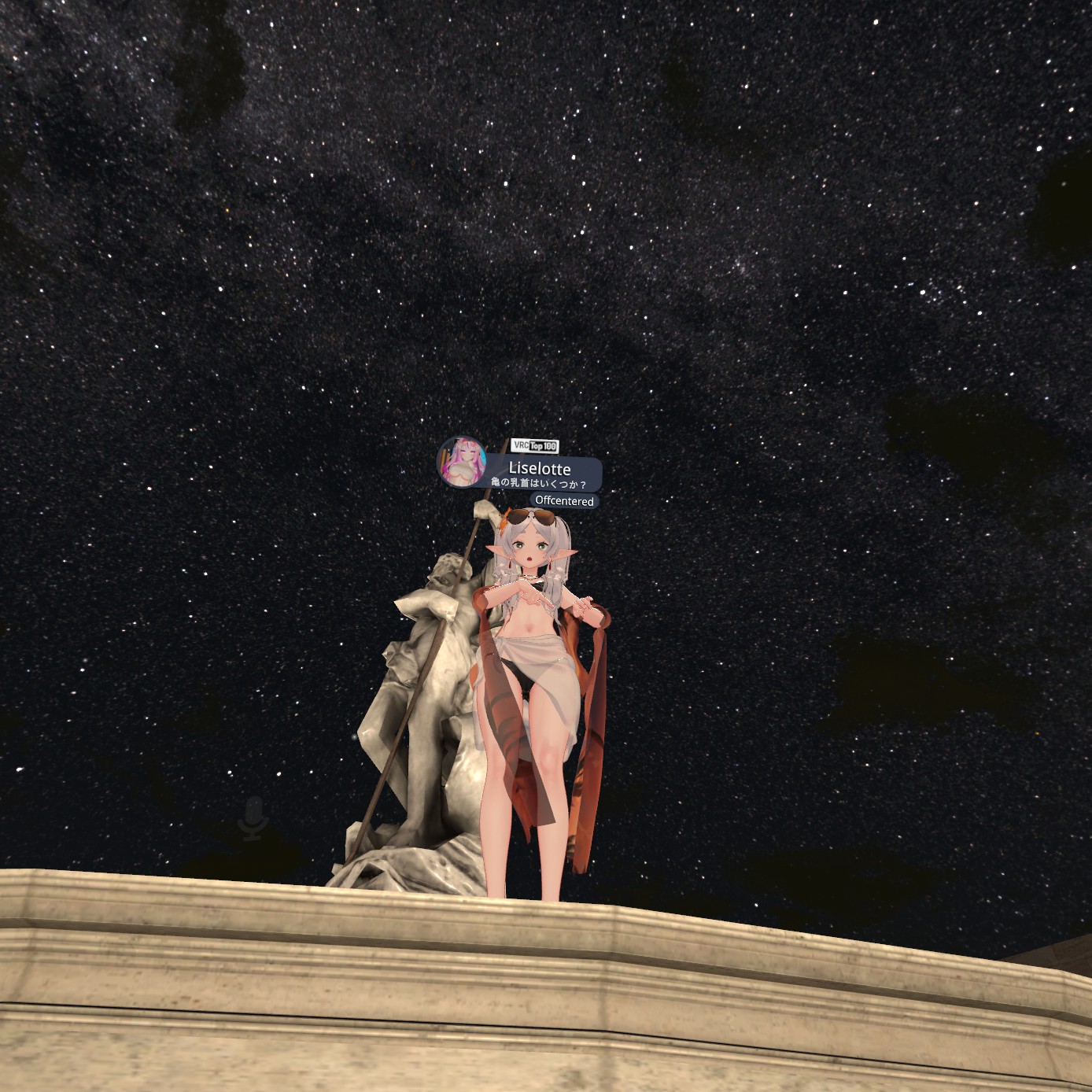Toggle the microphone mute icon

click(x=253, y=817)
